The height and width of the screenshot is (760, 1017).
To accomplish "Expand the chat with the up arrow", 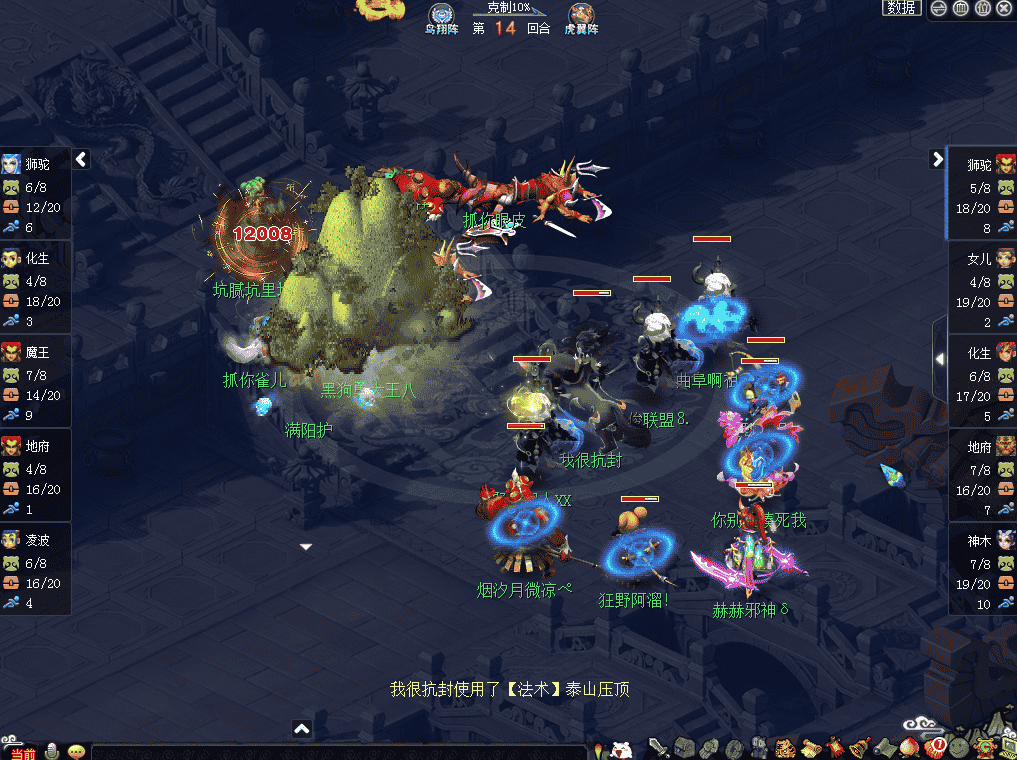I will [x=302, y=729].
